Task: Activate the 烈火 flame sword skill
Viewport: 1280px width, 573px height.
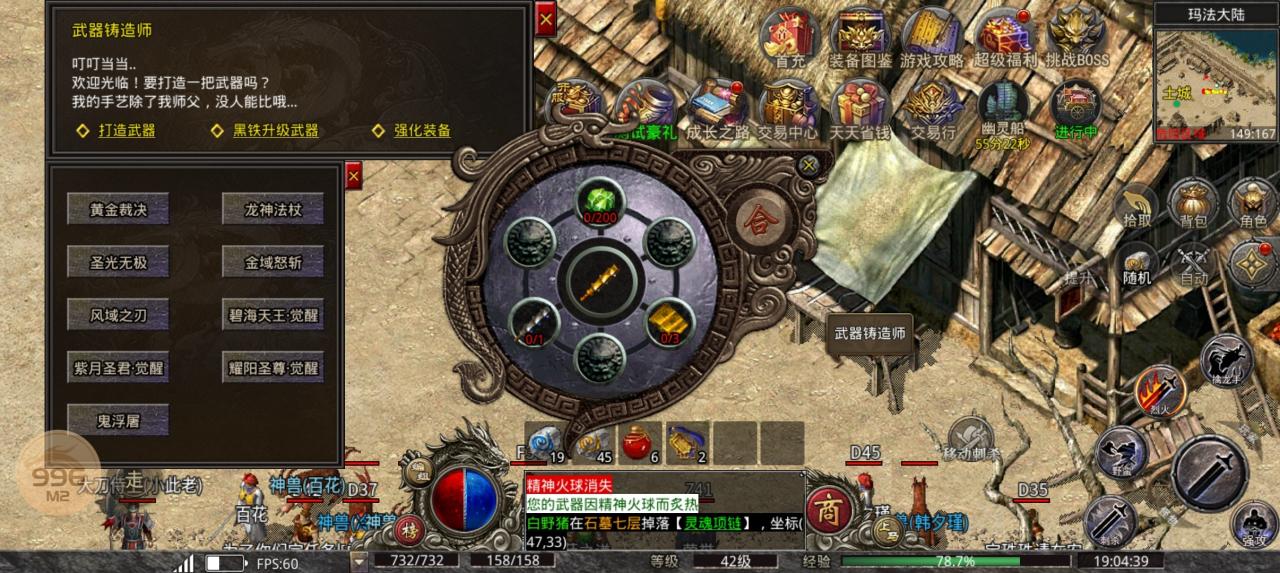Action: click(1159, 388)
